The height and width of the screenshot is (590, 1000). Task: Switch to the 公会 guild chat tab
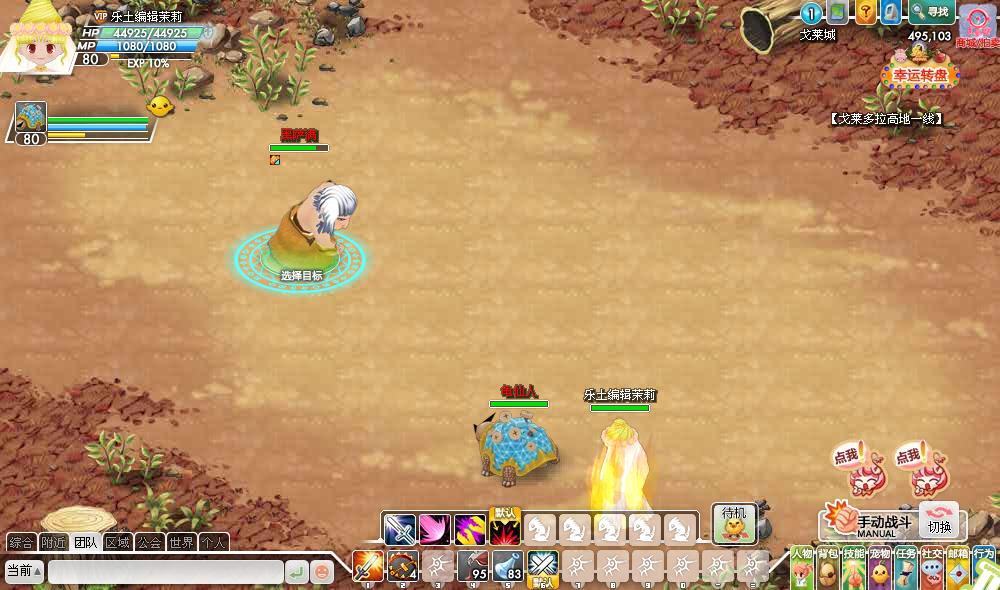149,543
